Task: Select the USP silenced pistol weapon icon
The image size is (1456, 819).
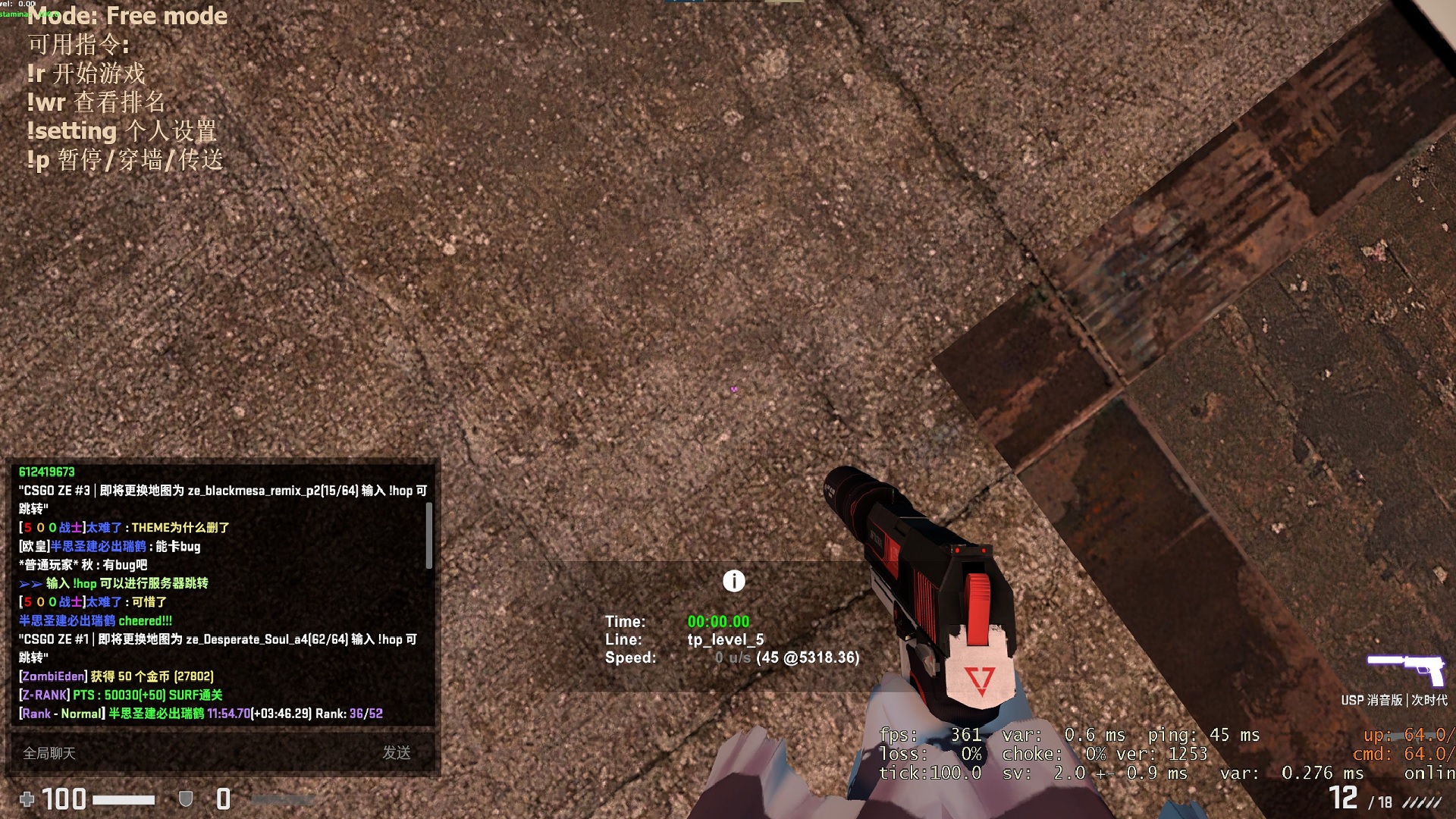Action: click(x=1405, y=669)
